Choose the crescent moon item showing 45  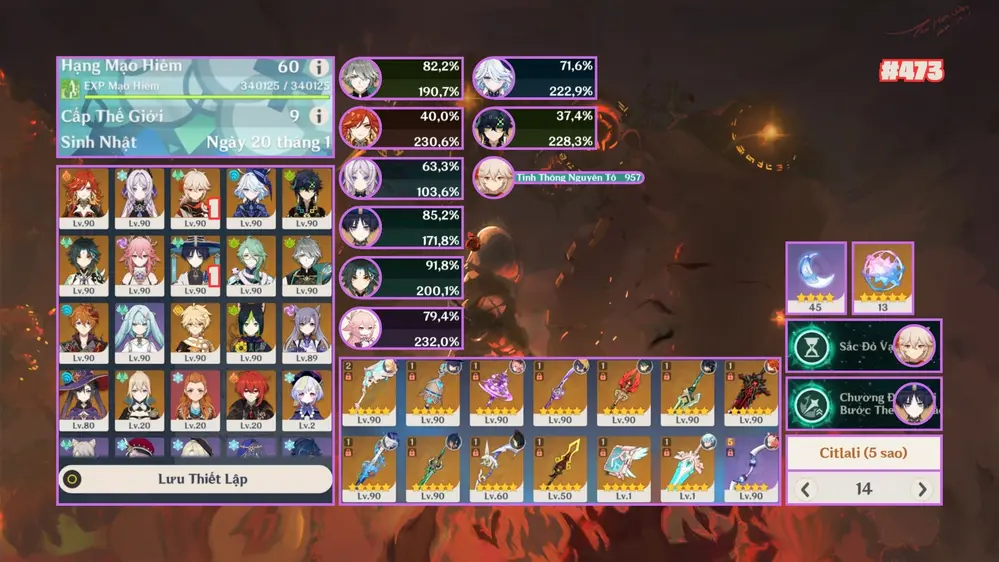[816, 271]
